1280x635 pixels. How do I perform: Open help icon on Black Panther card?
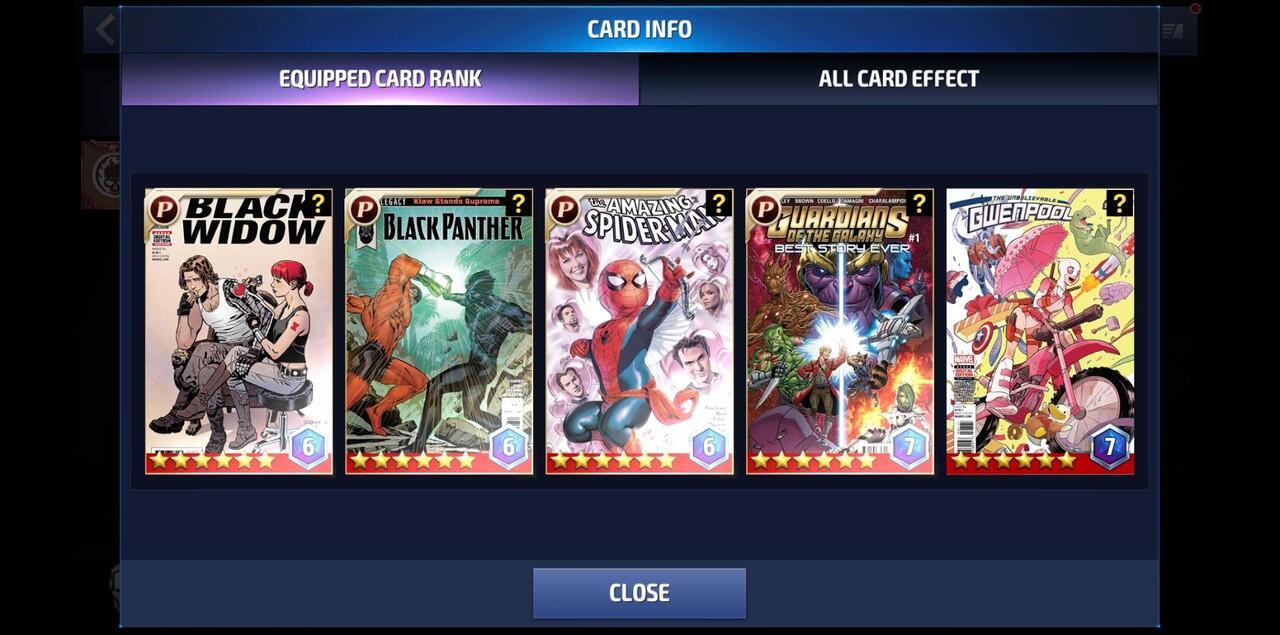(x=518, y=204)
